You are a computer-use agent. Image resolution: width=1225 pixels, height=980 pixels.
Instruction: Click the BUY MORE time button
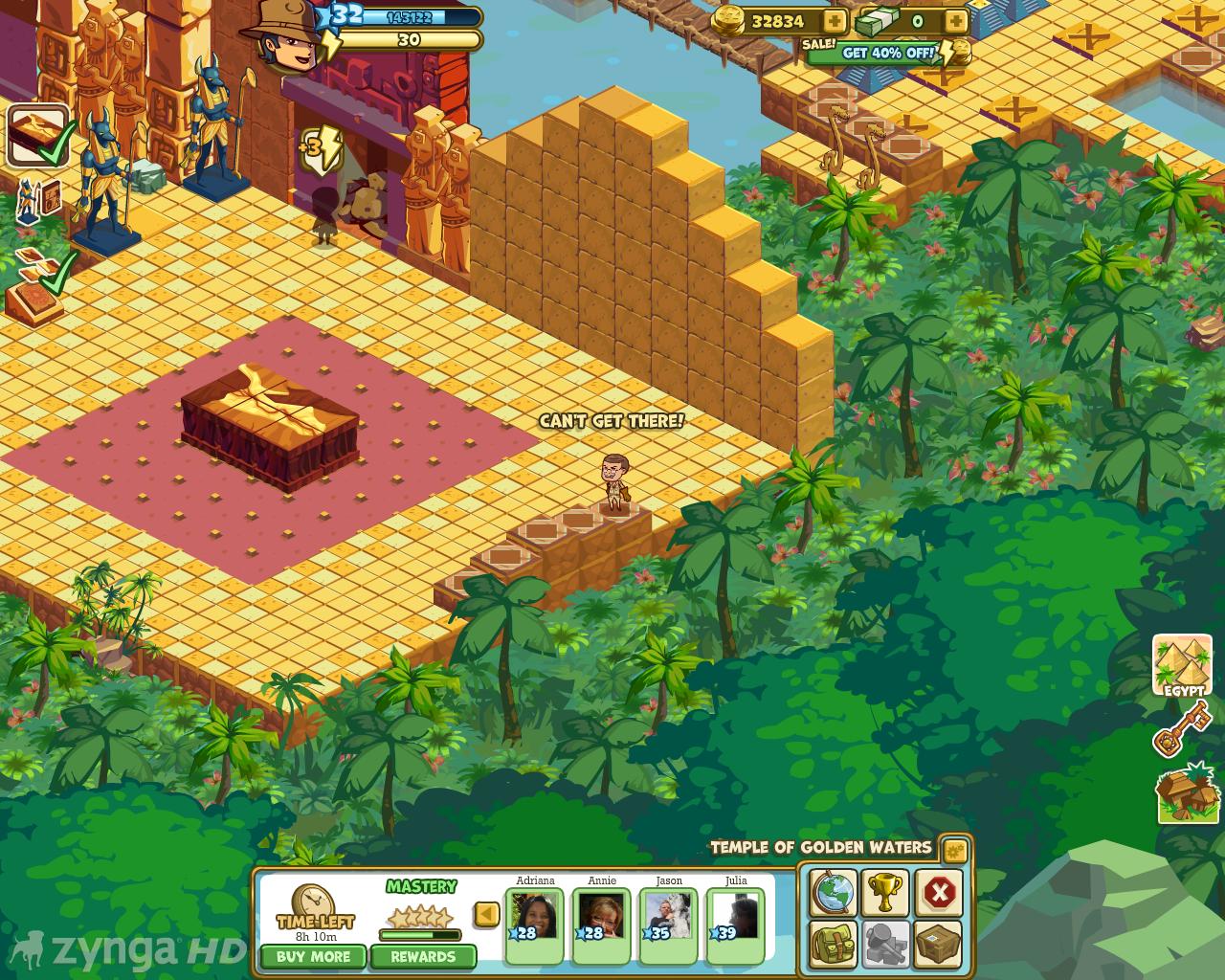313,956
